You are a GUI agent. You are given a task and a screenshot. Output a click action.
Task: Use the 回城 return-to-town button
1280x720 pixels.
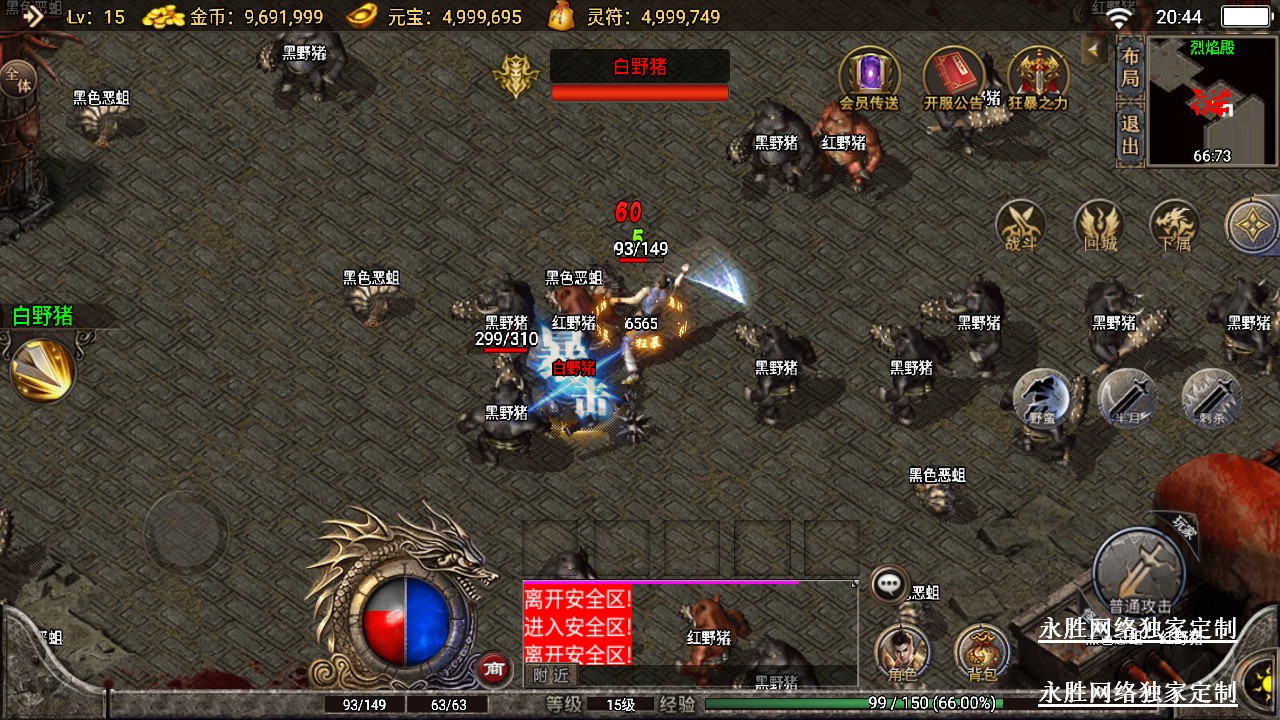pyautogui.click(x=1099, y=226)
